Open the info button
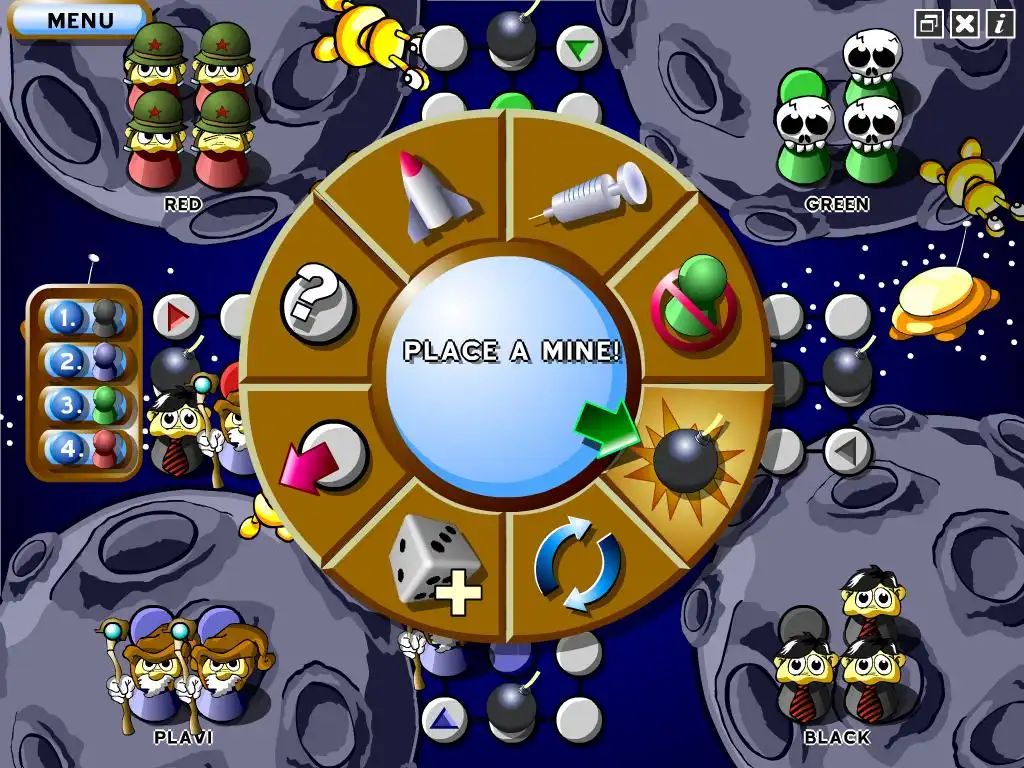 pyautogui.click(x=999, y=24)
